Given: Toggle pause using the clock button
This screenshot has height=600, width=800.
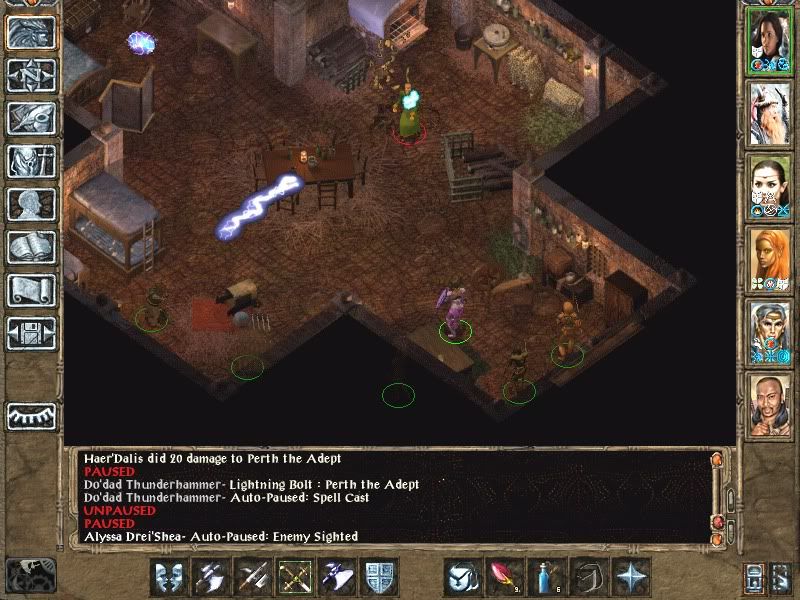Looking at the screenshot, I should [x=28, y=575].
